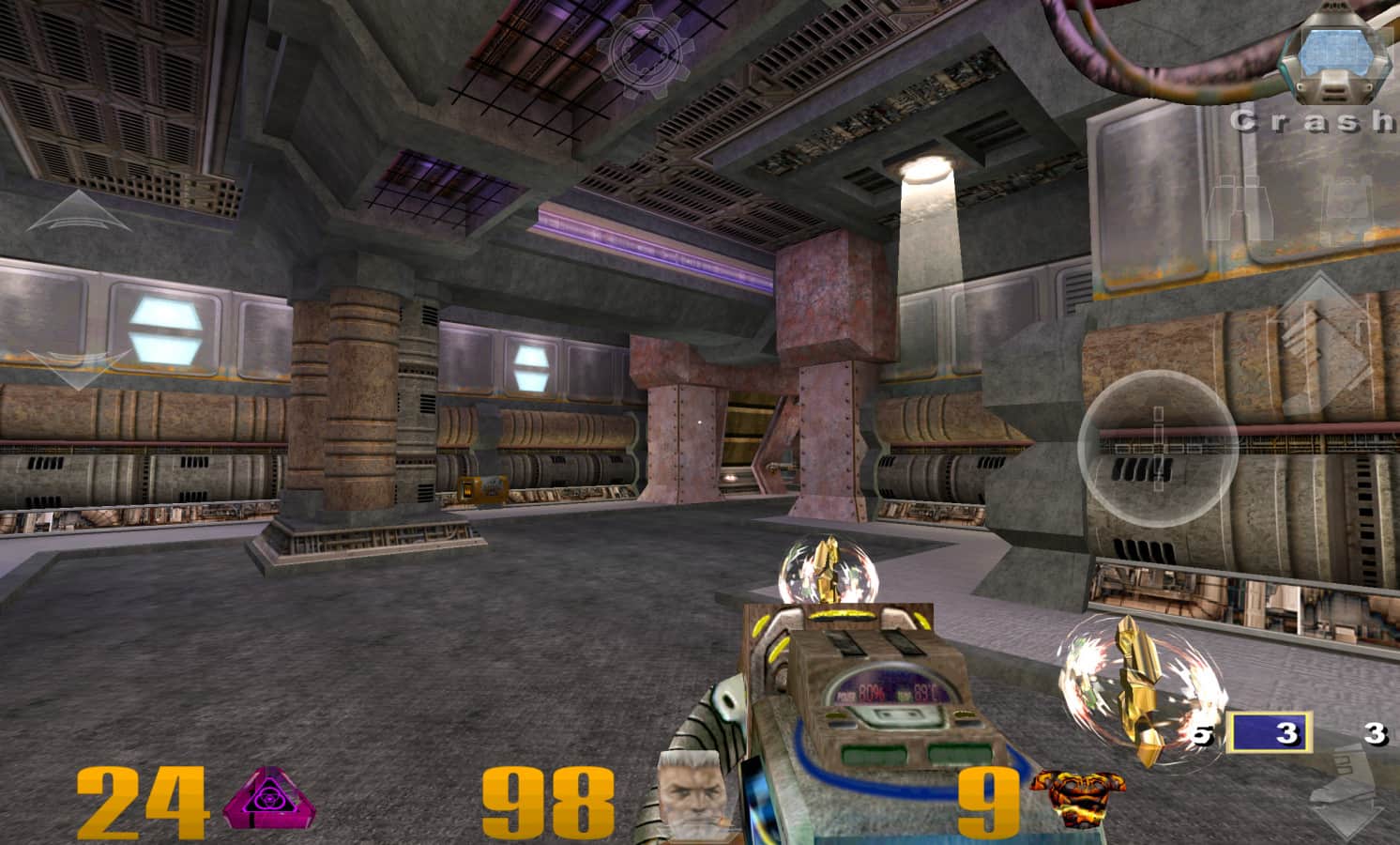Tap the down arrow below the up arrow
The width and height of the screenshot is (1400, 845).
click(79, 367)
